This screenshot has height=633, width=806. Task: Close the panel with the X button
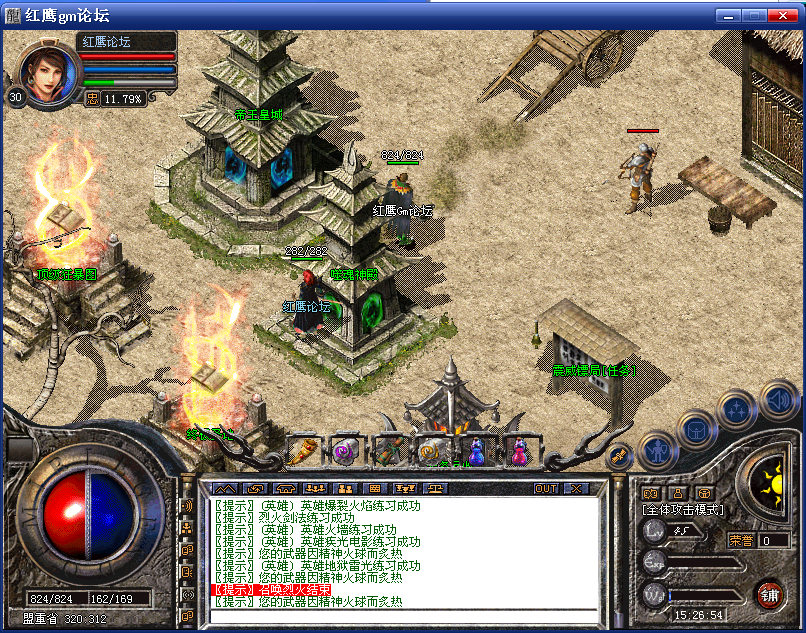coord(576,488)
